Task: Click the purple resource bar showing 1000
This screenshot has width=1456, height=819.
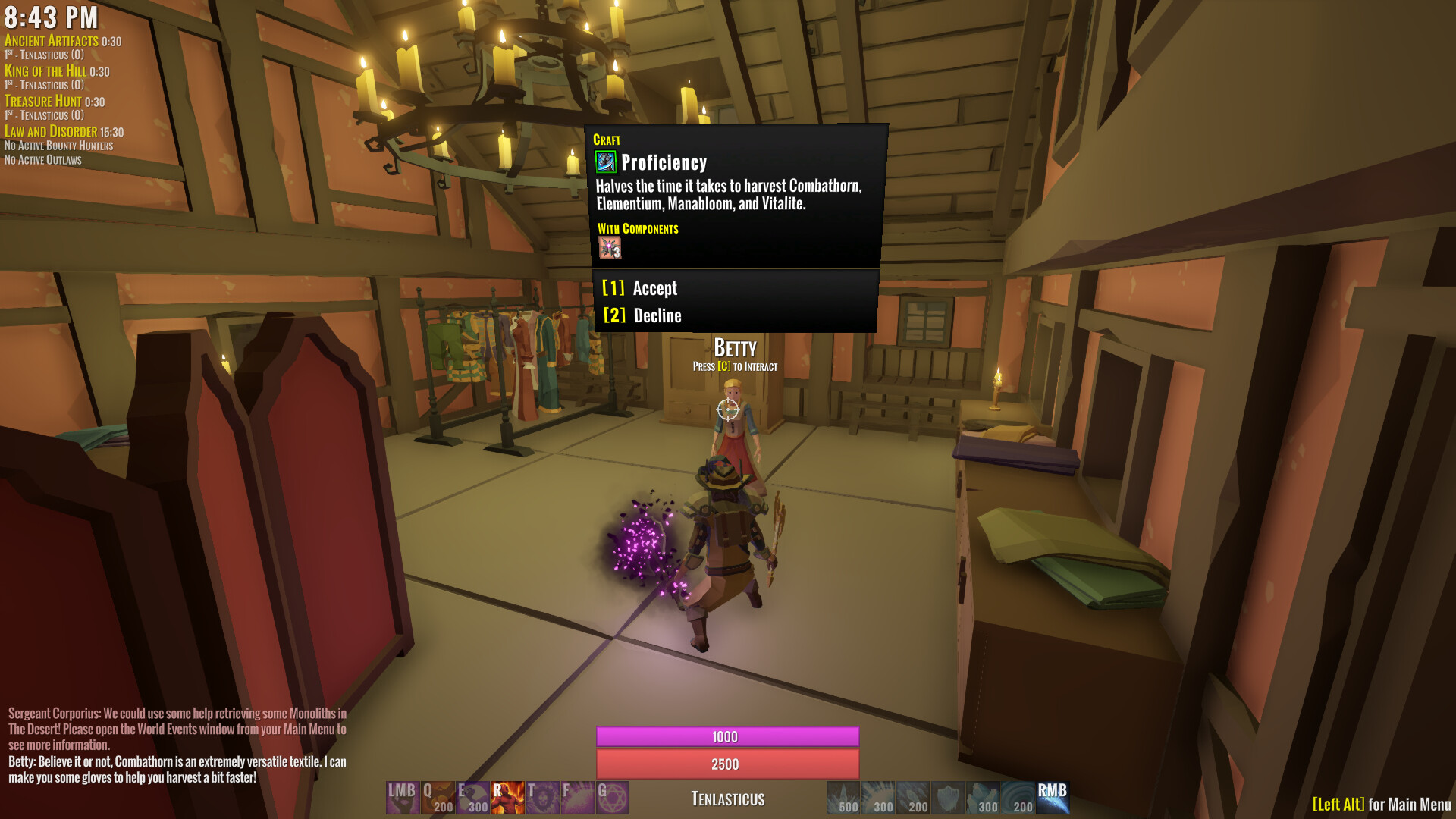Action: (727, 736)
